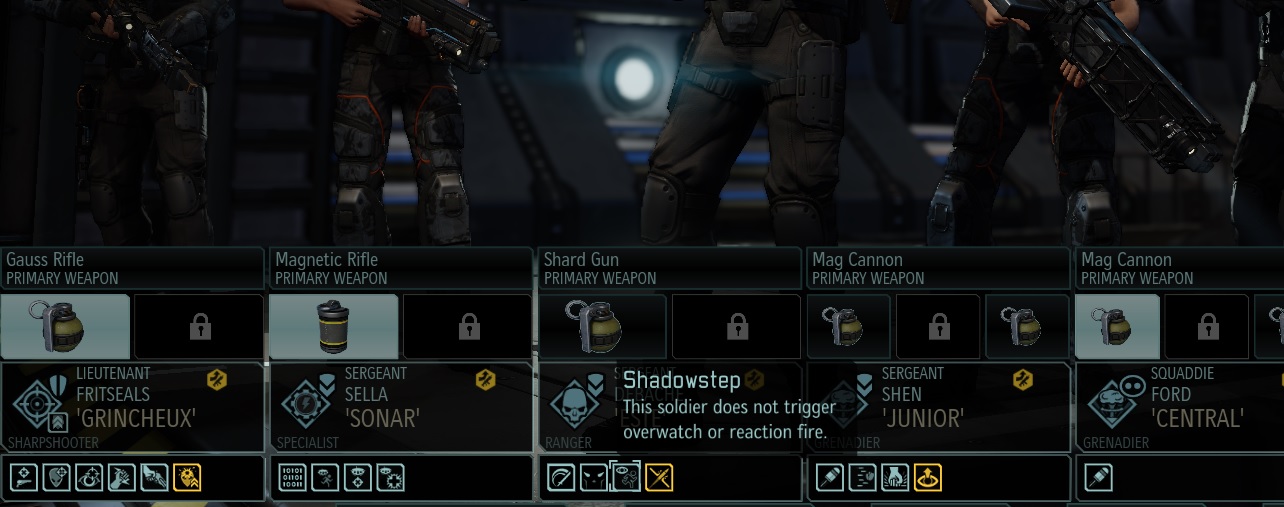This screenshot has height=507, width=1284.
Task: Click Shen's fist ability icon
Action: click(896, 478)
